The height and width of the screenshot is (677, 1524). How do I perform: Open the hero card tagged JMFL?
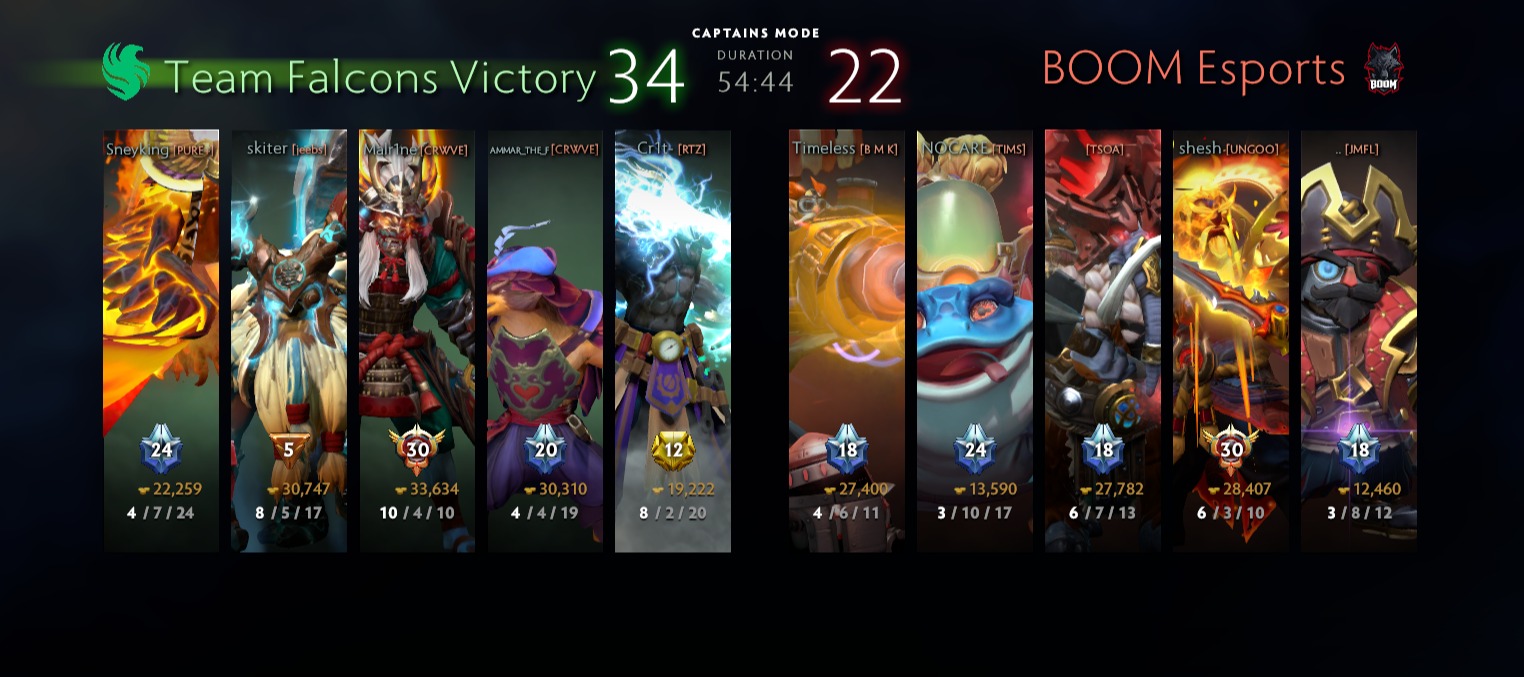tap(1359, 340)
